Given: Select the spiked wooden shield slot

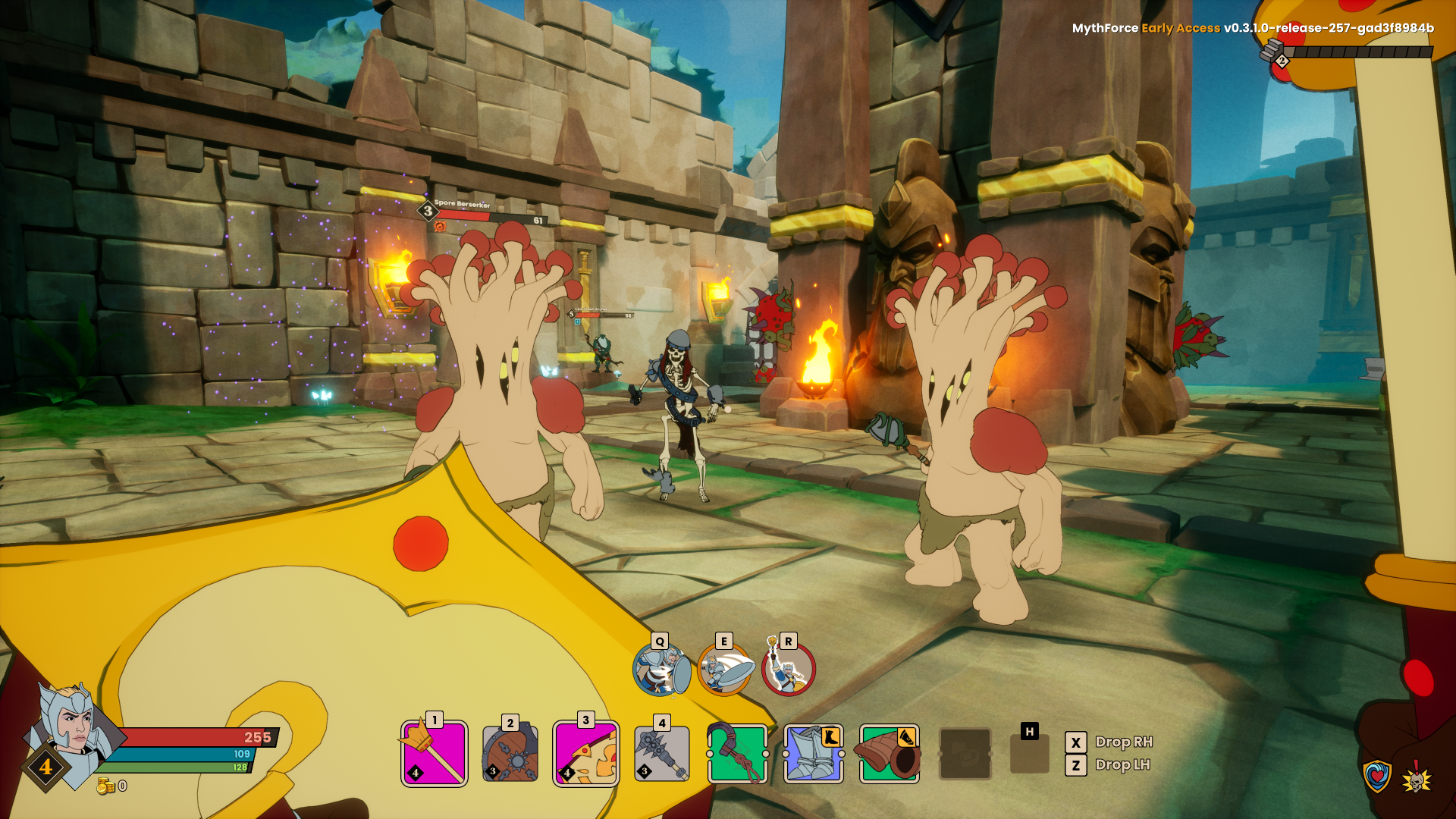Looking at the screenshot, I should tap(510, 754).
